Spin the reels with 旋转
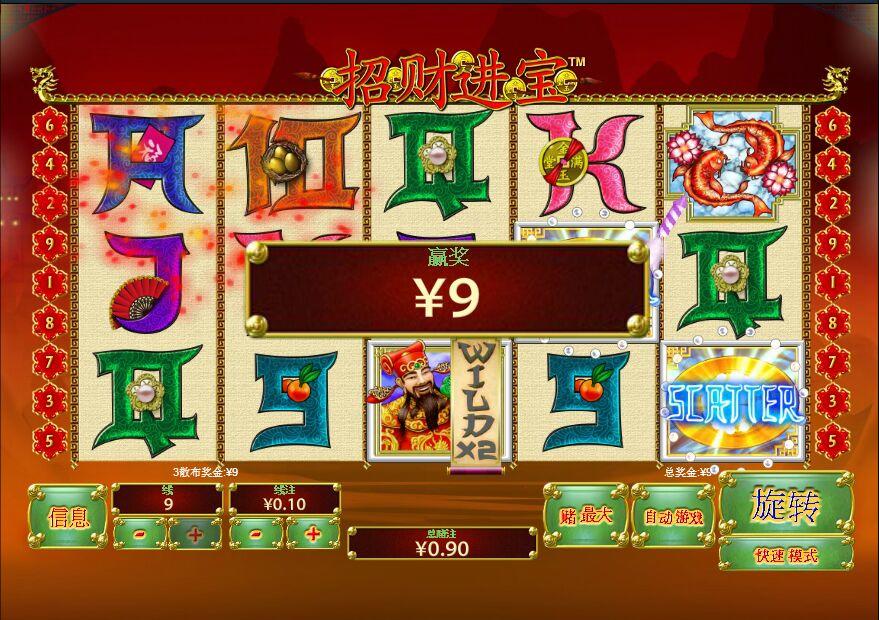Screen dimensions: 879x620 point(785,506)
